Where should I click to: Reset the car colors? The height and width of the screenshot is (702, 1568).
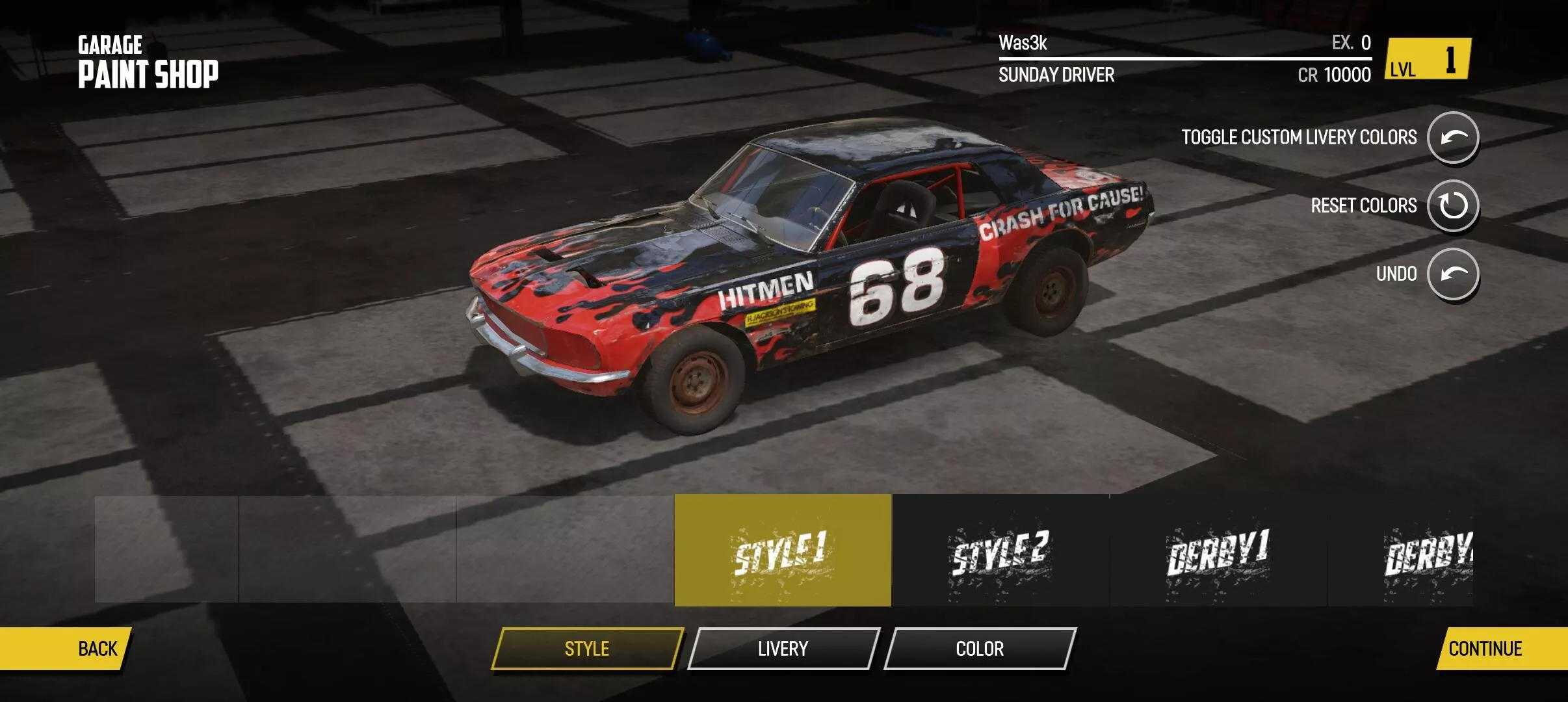click(1453, 205)
